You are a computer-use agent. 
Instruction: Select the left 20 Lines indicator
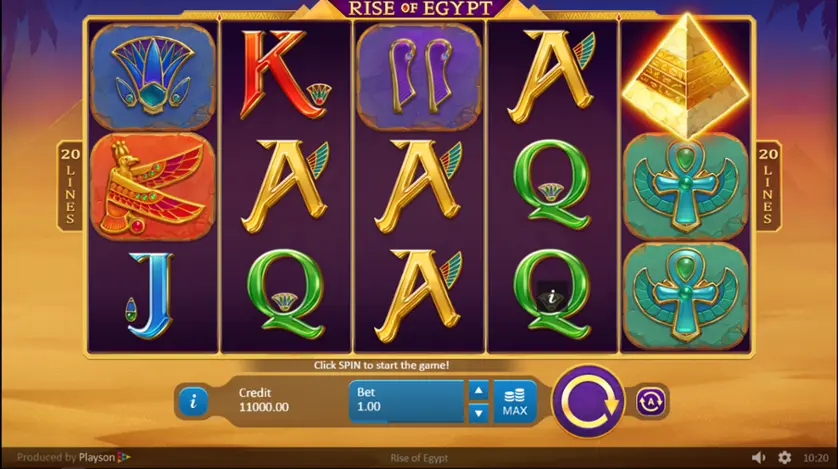(70, 185)
